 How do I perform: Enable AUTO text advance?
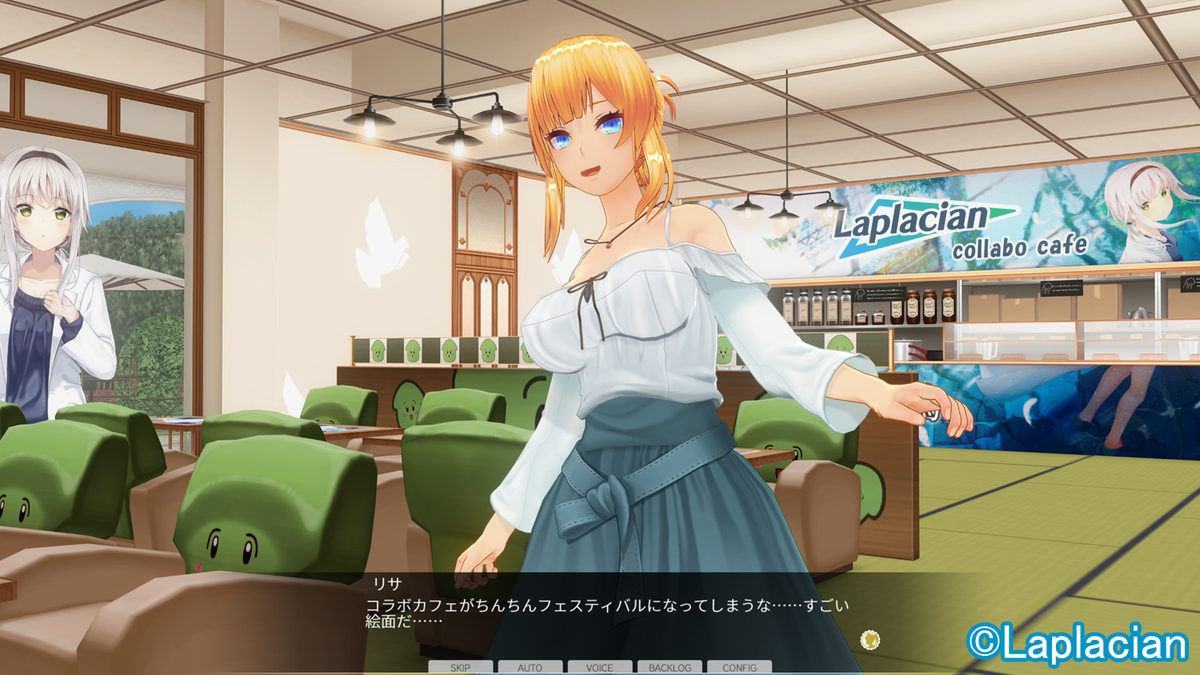[529, 667]
